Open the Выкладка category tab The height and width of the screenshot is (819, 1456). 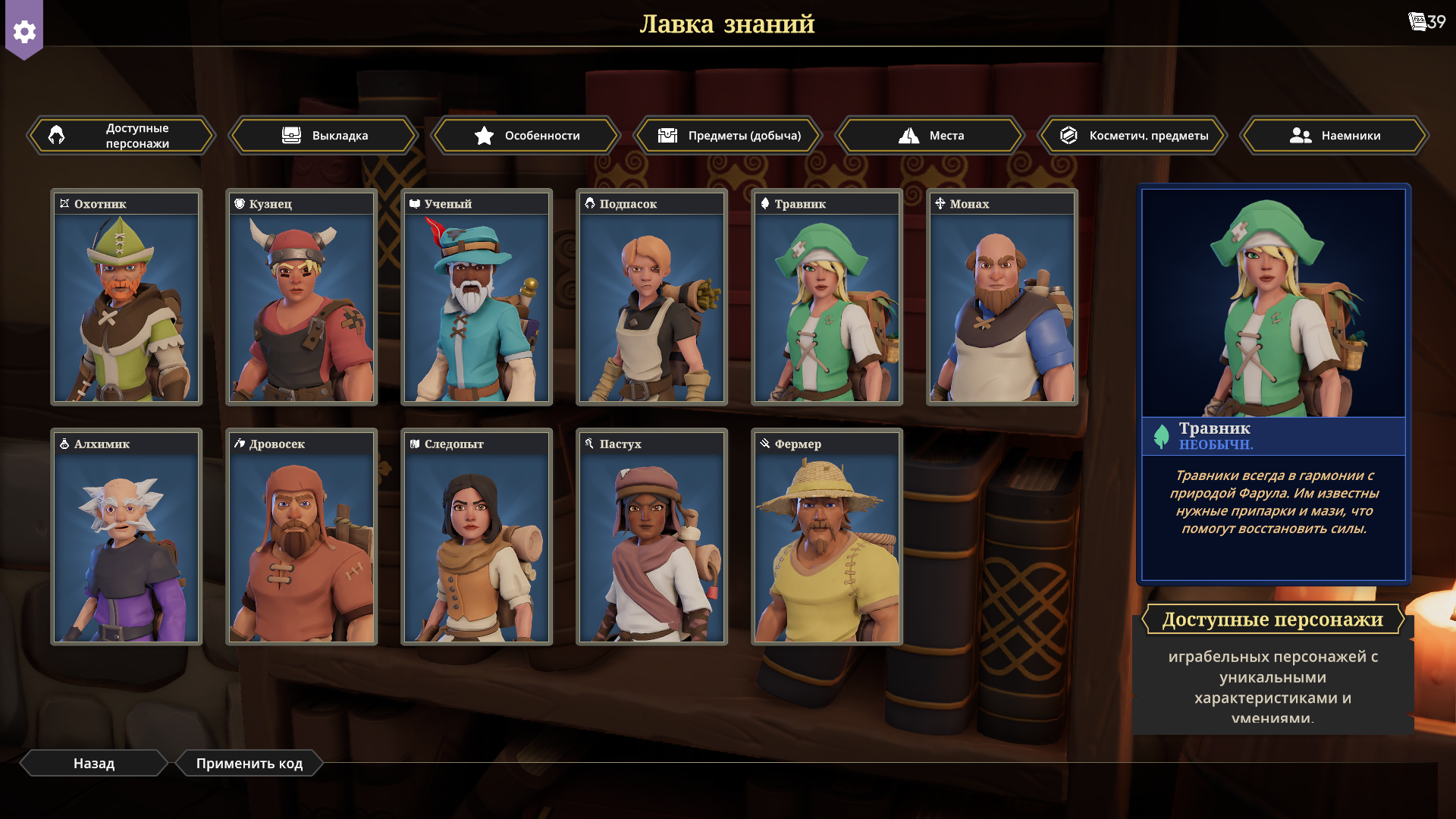click(x=324, y=136)
